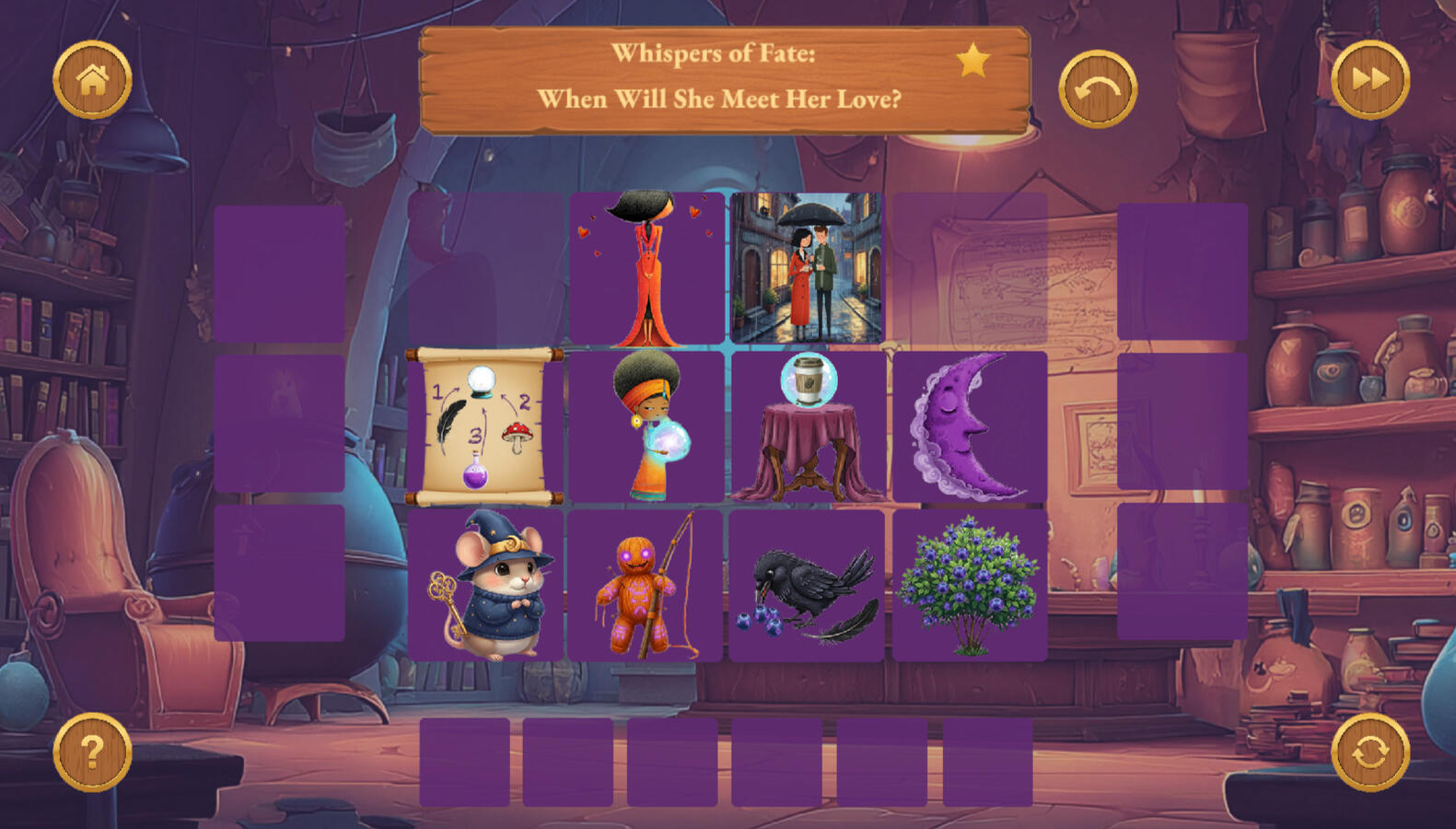Choose the orange voodoo doll tile

645,585
